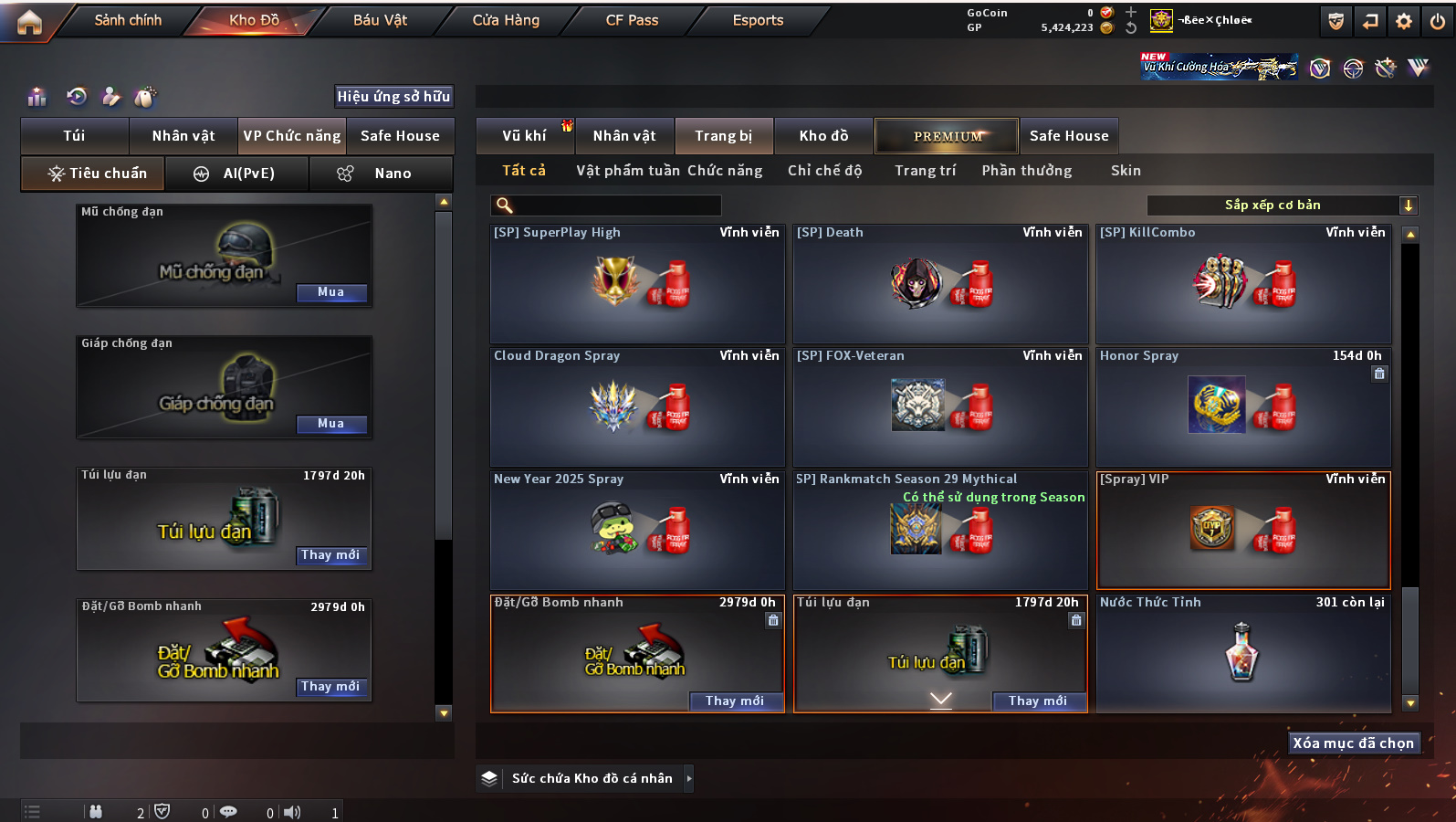This screenshot has height=822, width=1456.
Task: Switch to the Esports tab
Action: 758,20
